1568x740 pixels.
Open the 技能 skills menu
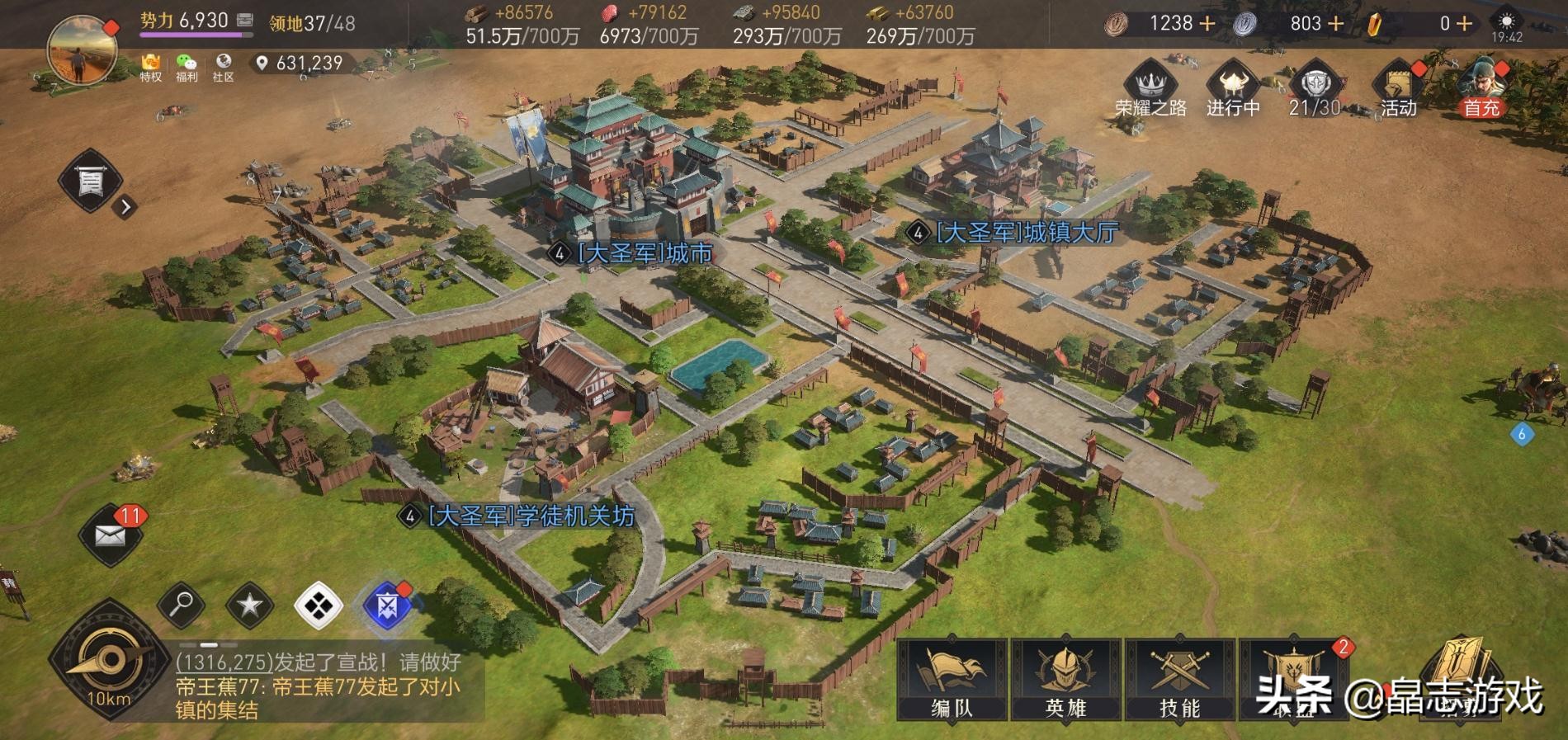pyautogui.click(x=1179, y=679)
